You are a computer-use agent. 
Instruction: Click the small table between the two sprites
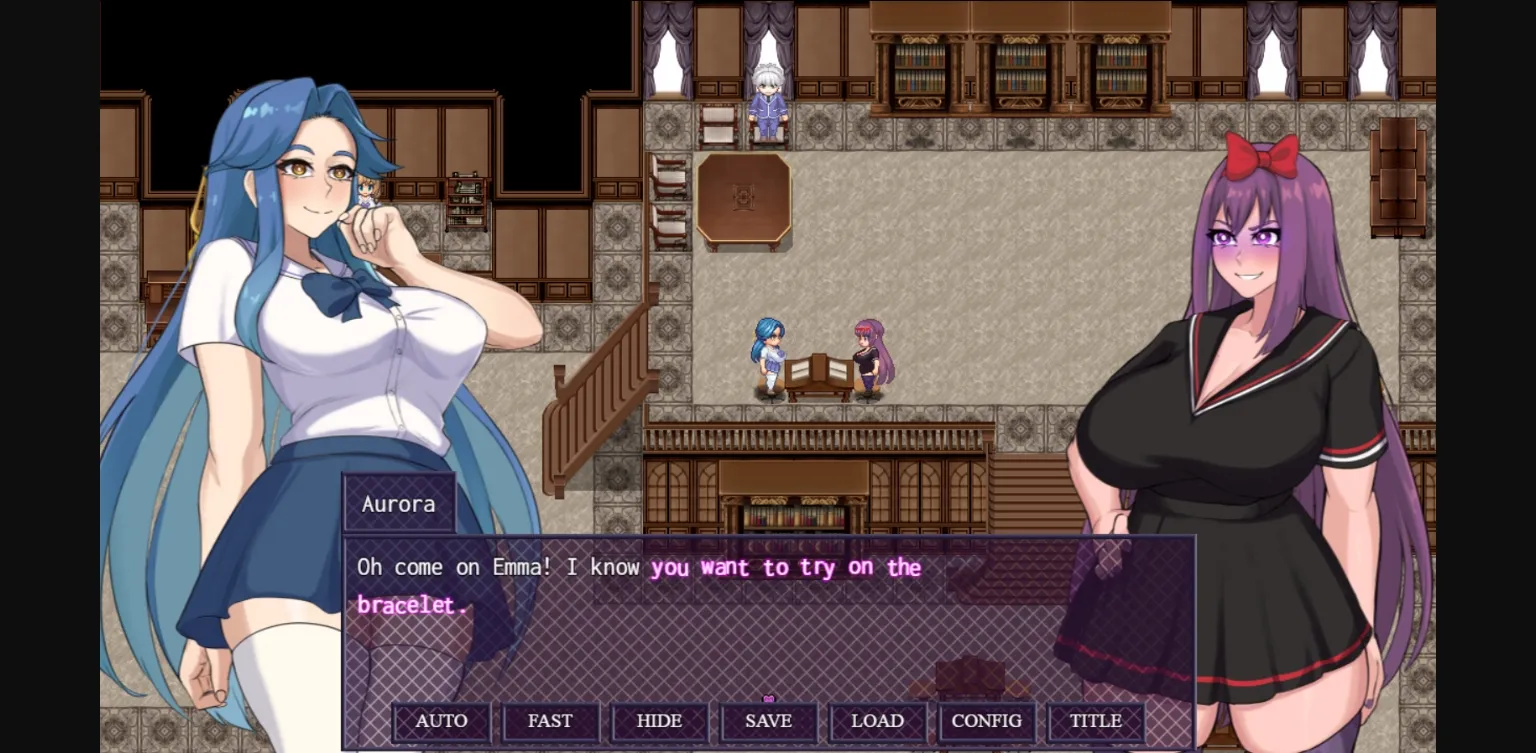click(x=820, y=372)
